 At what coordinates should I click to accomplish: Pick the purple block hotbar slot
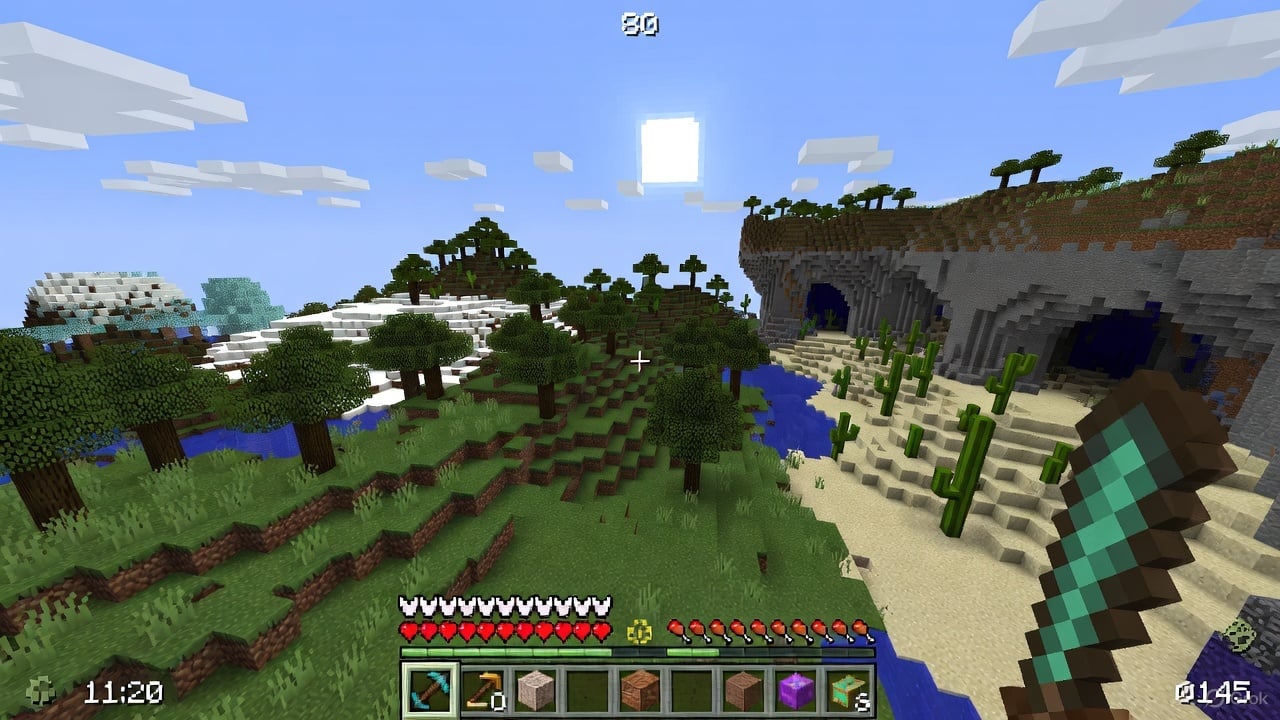796,689
